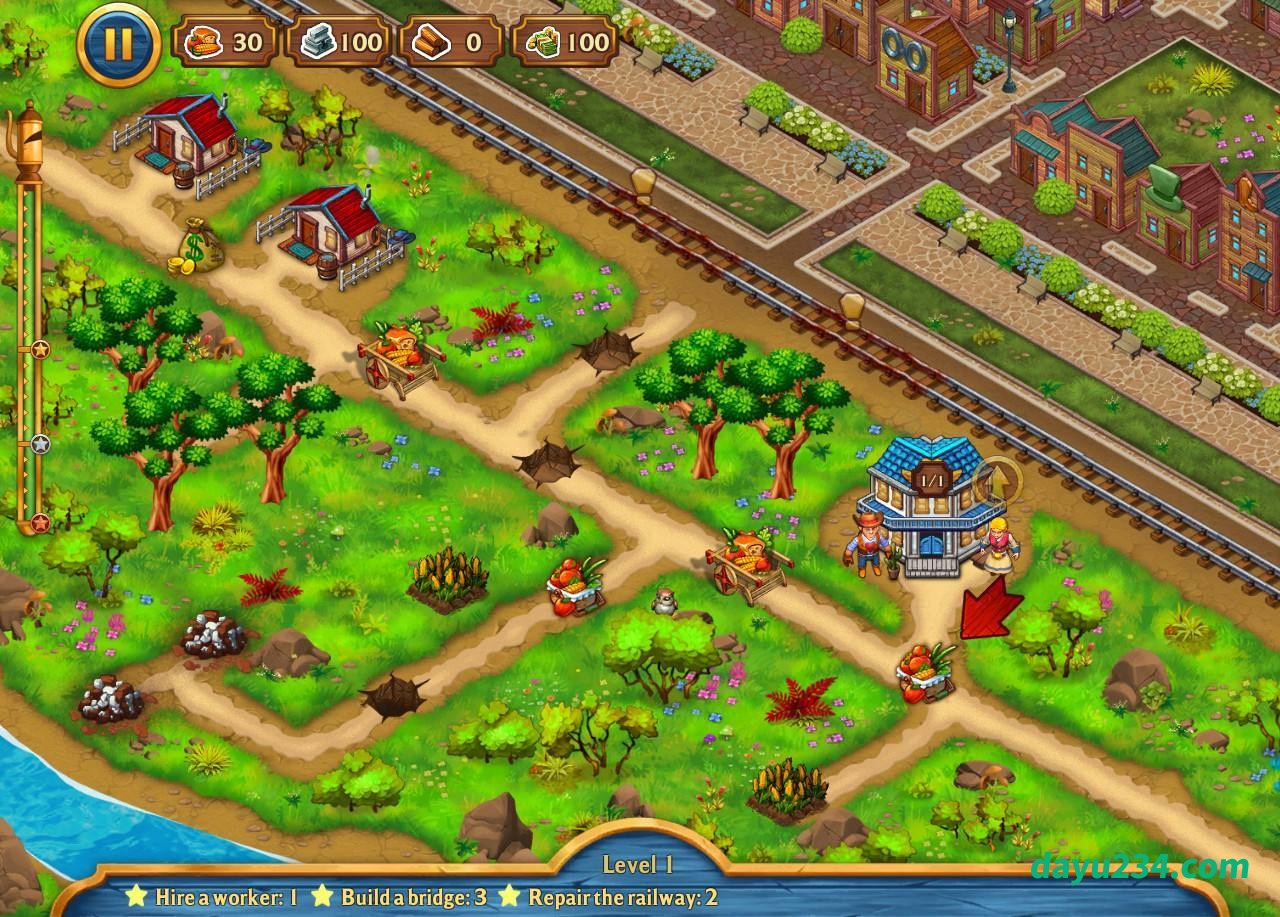Screen dimensions: 1280x917
Task: Pause the game with the round button
Action: click(x=118, y=43)
